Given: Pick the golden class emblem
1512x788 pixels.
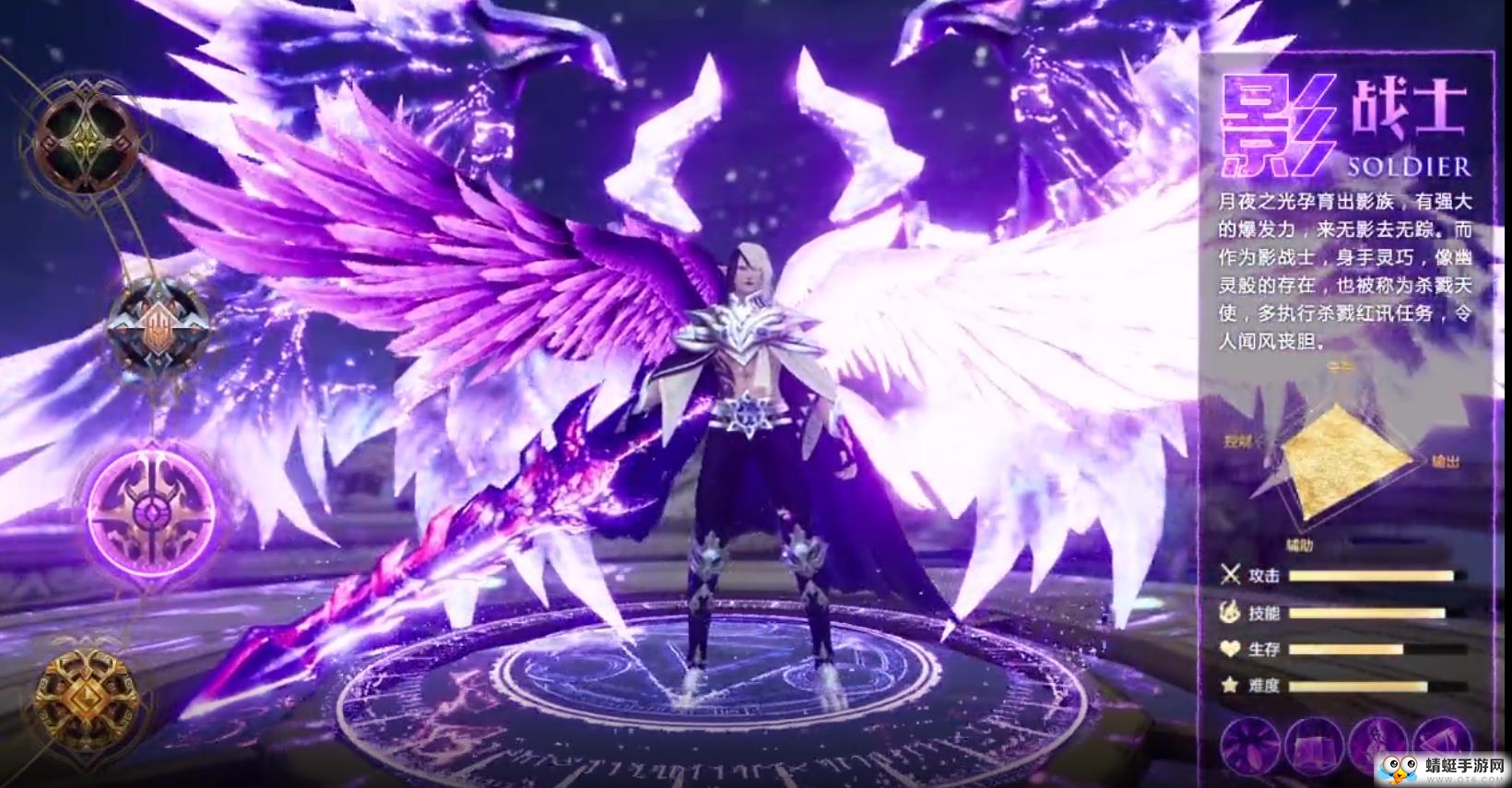Looking at the screenshot, I should click(x=85, y=696).
